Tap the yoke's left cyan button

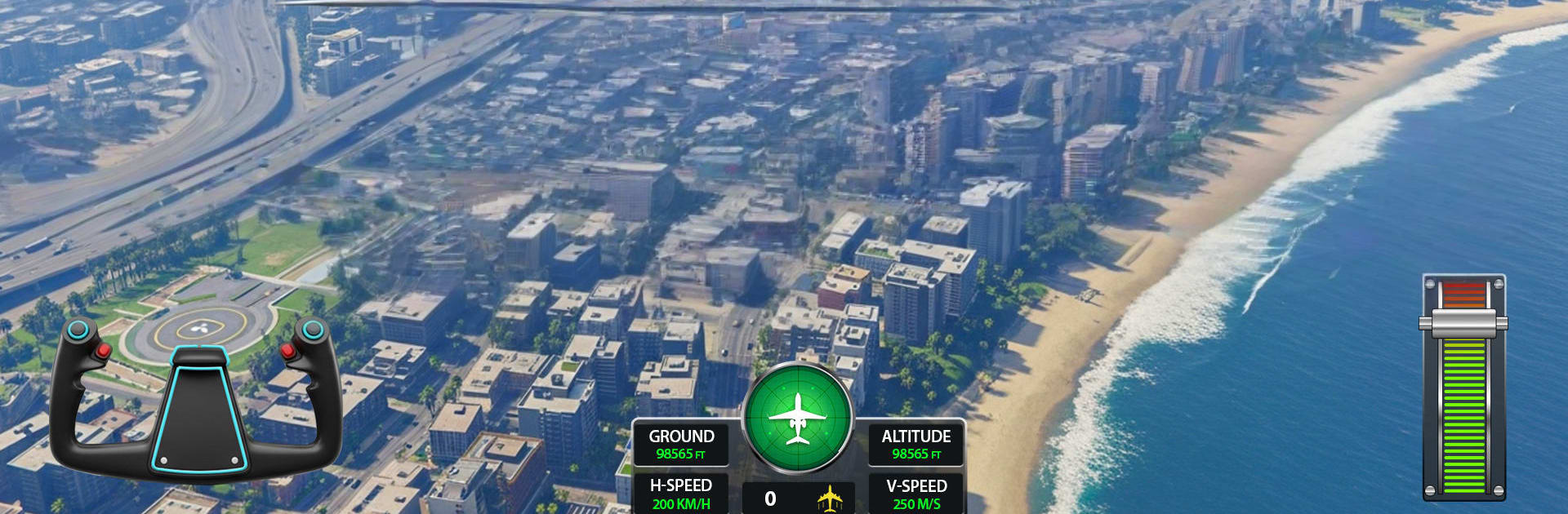pos(78,330)
